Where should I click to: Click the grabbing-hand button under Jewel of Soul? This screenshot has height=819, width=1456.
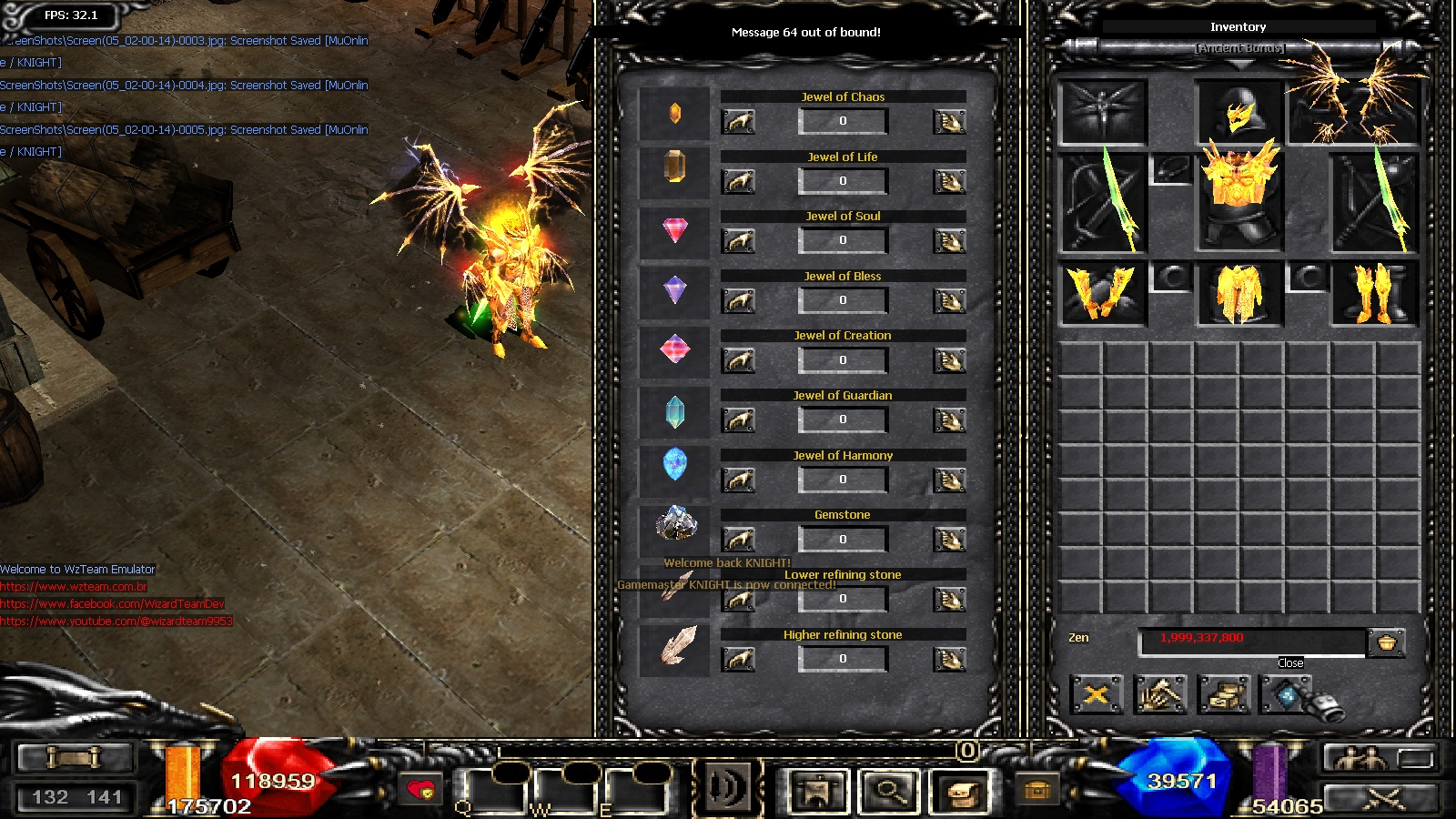[738, 240]
